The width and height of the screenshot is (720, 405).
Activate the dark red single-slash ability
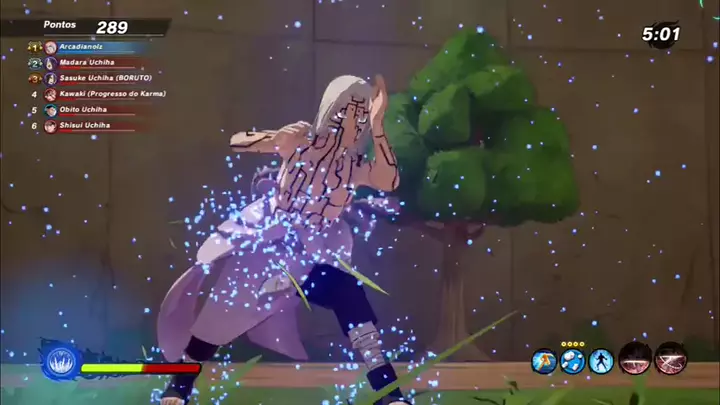[635, 359]
